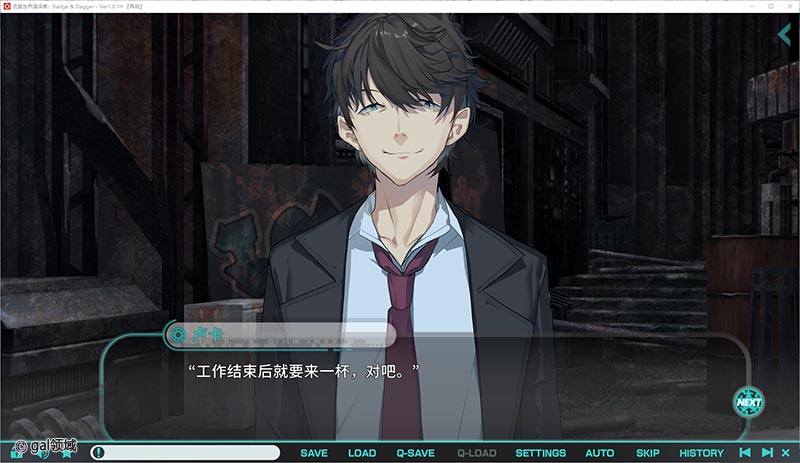Click the greyed-out Q-LOAD button
The width and height of the screenshot is (800, 463).
coord(476,453)
